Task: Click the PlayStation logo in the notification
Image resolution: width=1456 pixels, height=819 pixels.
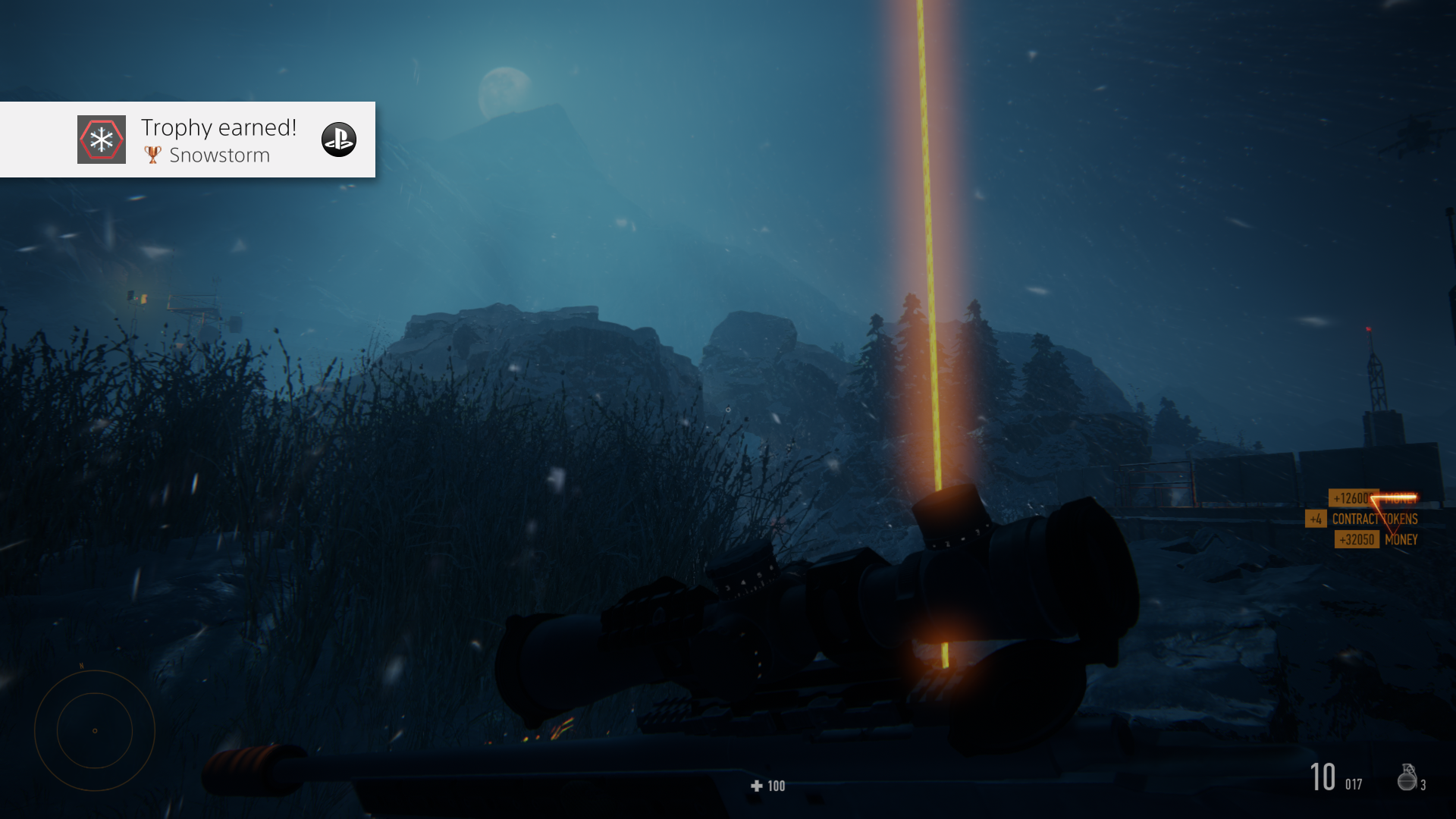Action: pyautogui.click(x=339, y=140)
